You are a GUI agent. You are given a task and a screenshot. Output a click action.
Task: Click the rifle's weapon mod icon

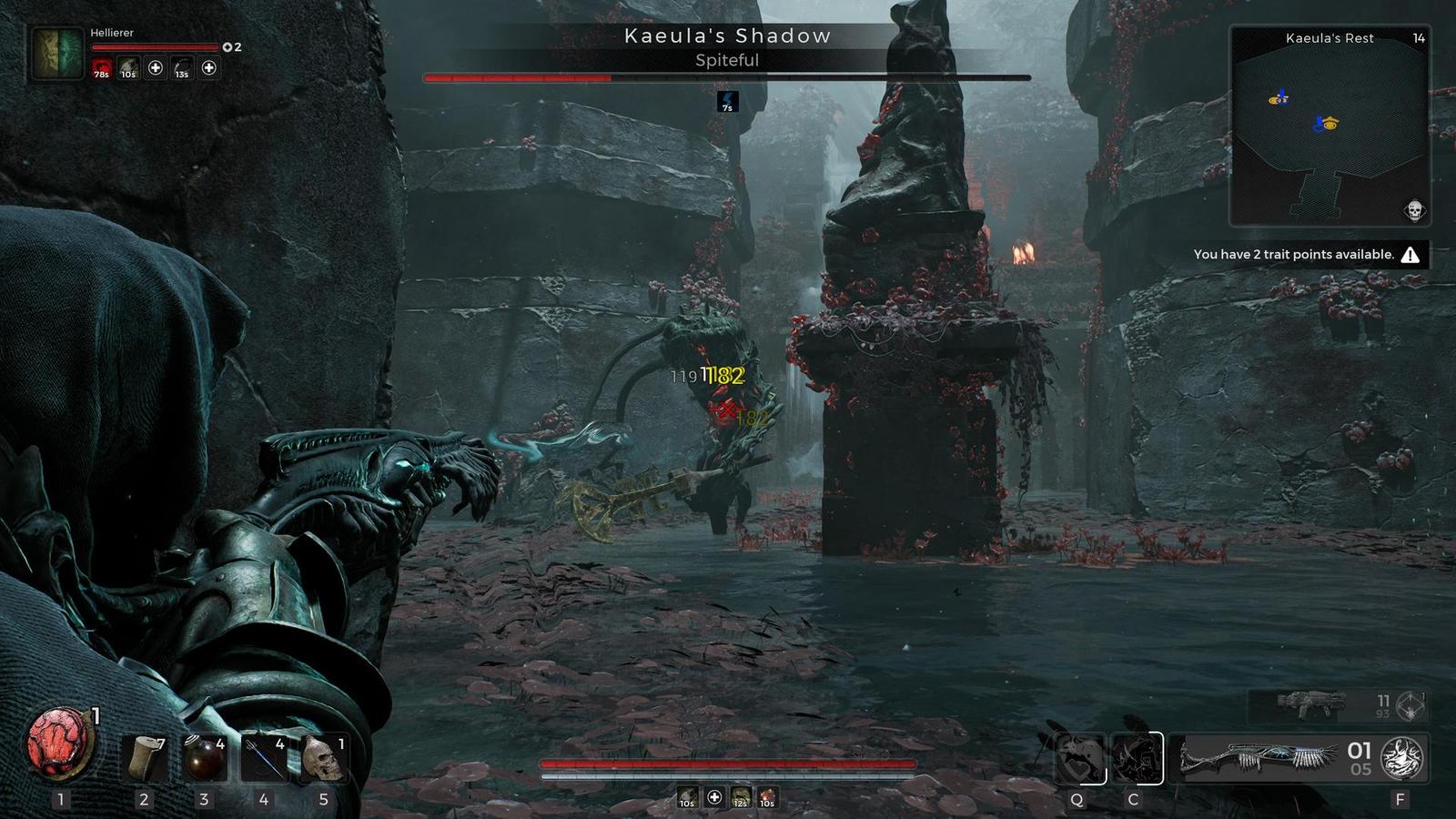[x=1410, y=704]
